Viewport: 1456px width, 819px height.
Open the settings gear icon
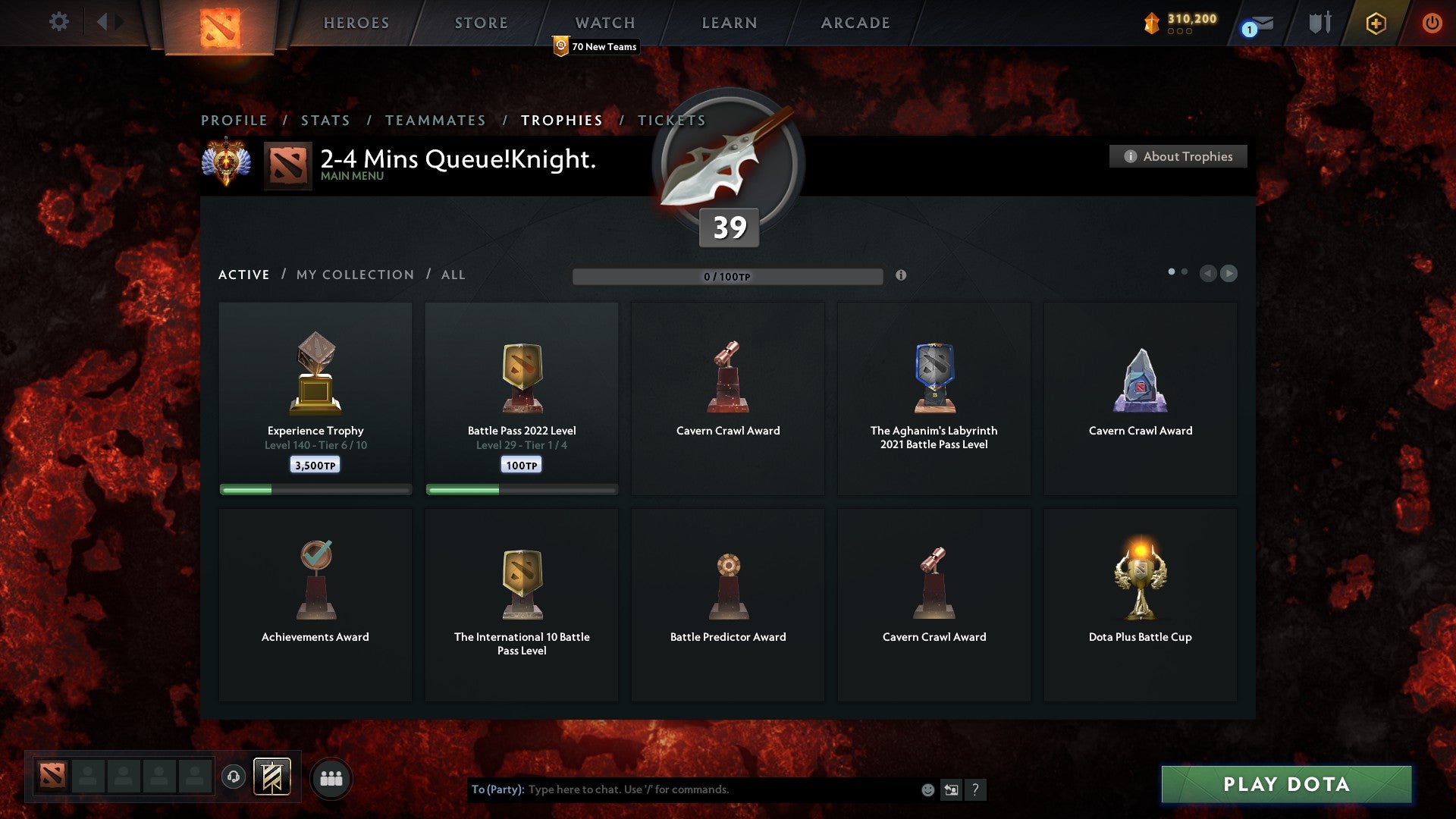click(58, 22)
